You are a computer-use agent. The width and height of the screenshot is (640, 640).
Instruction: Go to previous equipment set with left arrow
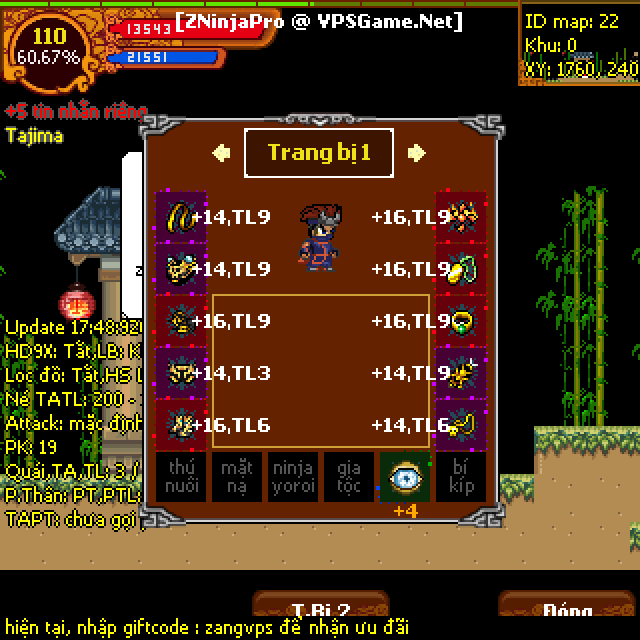222,153
